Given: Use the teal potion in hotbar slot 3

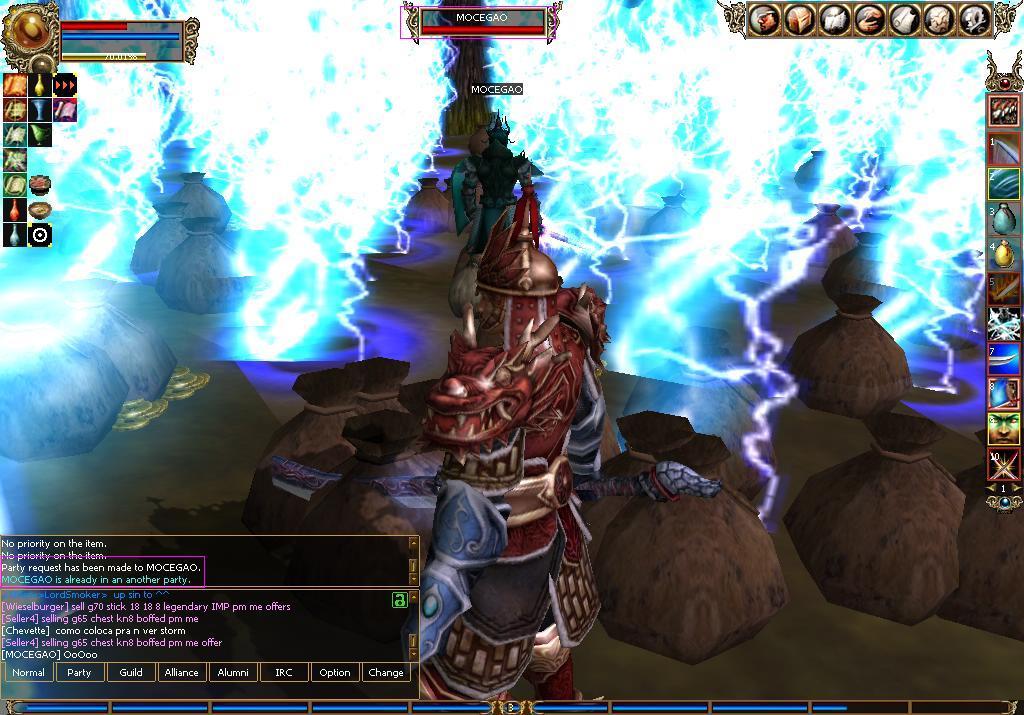Looking at the screenshot, I should point(1004,218).
